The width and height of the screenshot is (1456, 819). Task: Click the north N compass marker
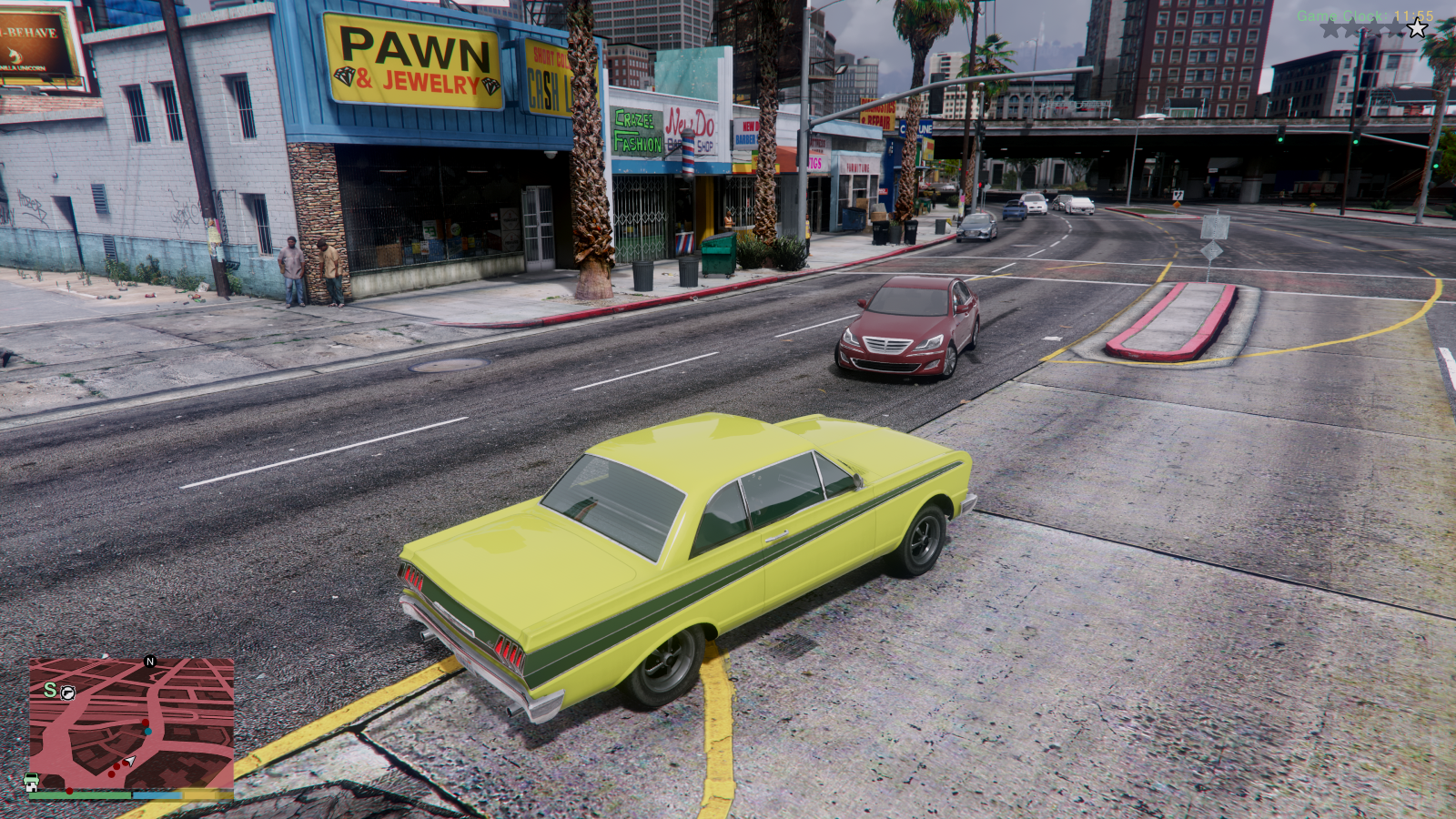[150, 662]
